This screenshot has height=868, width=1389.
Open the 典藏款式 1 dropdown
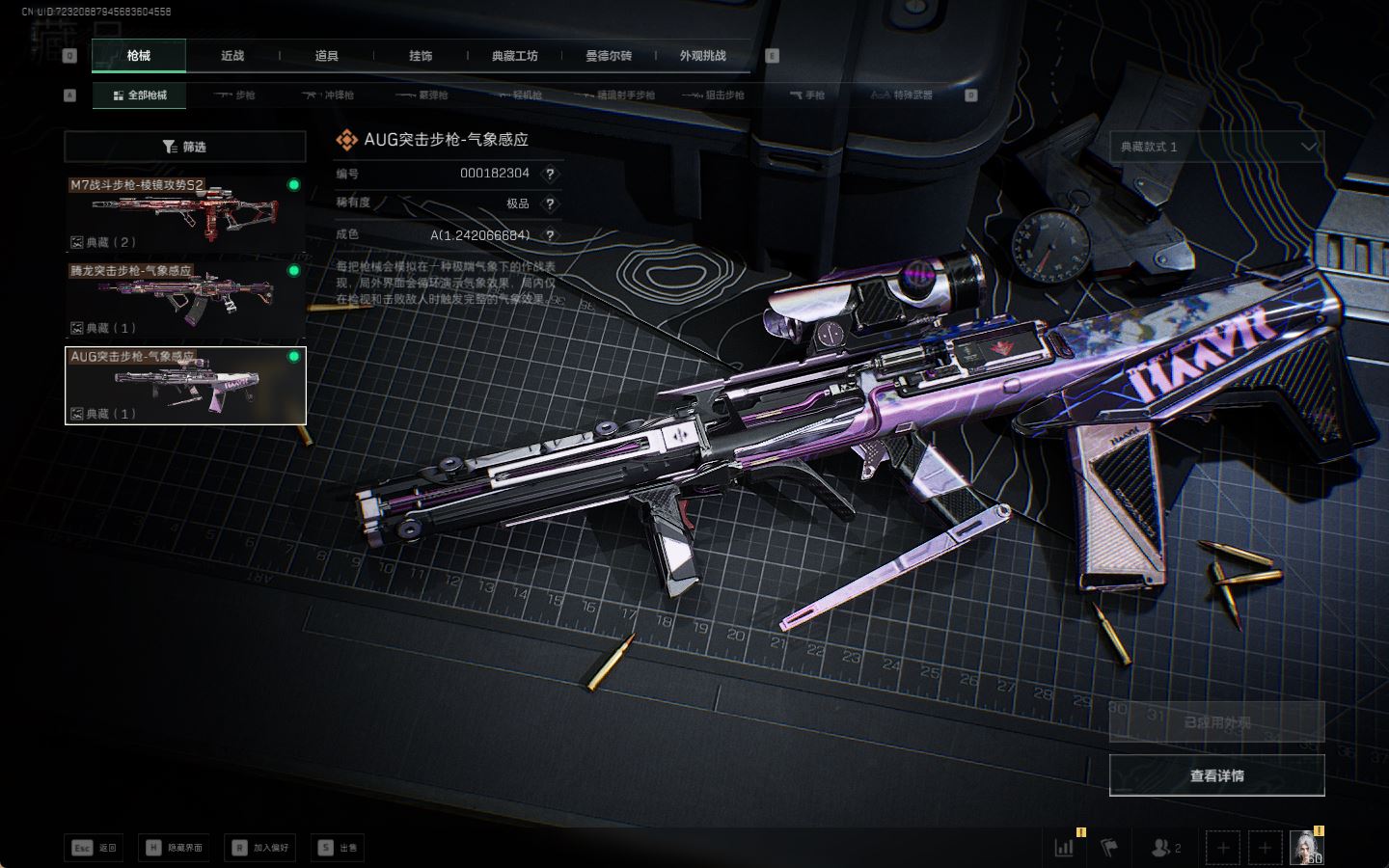click(1216, 147)
